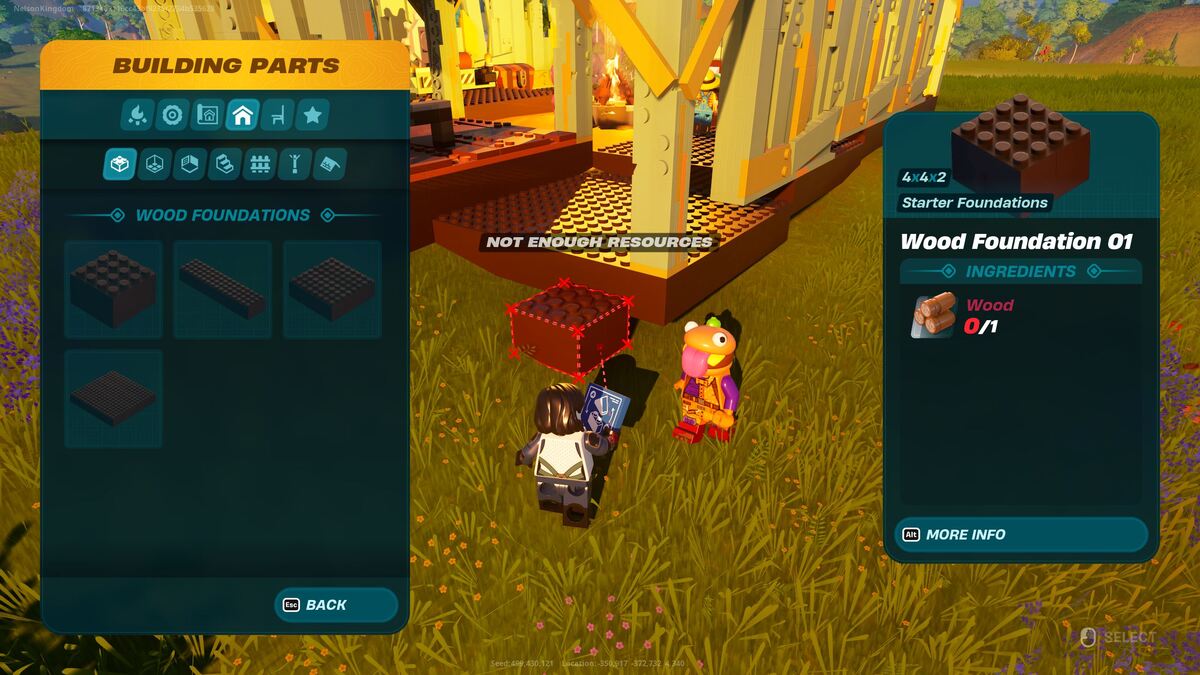Choose the thick square wood foundation
The width and height of the screenshot is (1200, 675).
pyautogui.click(x=332, y=289)
